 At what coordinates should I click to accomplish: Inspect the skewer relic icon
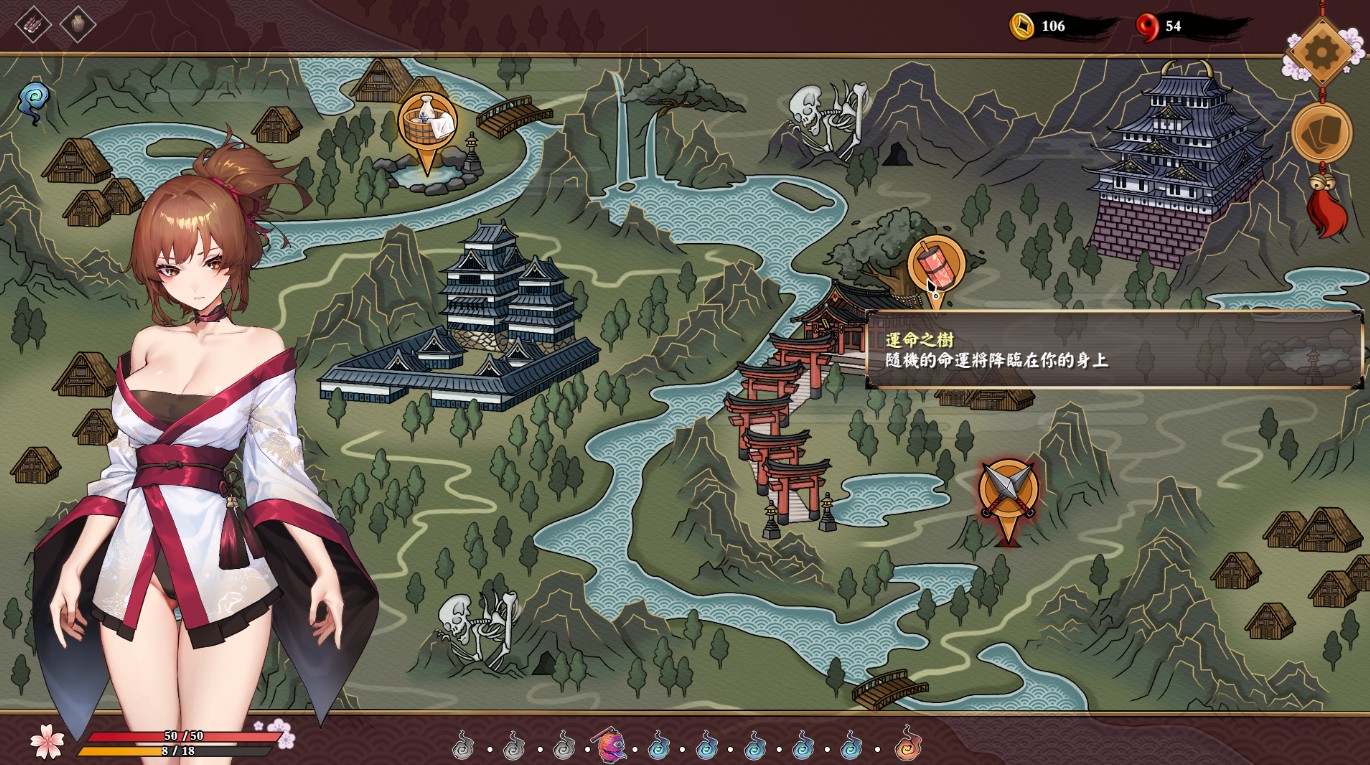click(33, 24)
